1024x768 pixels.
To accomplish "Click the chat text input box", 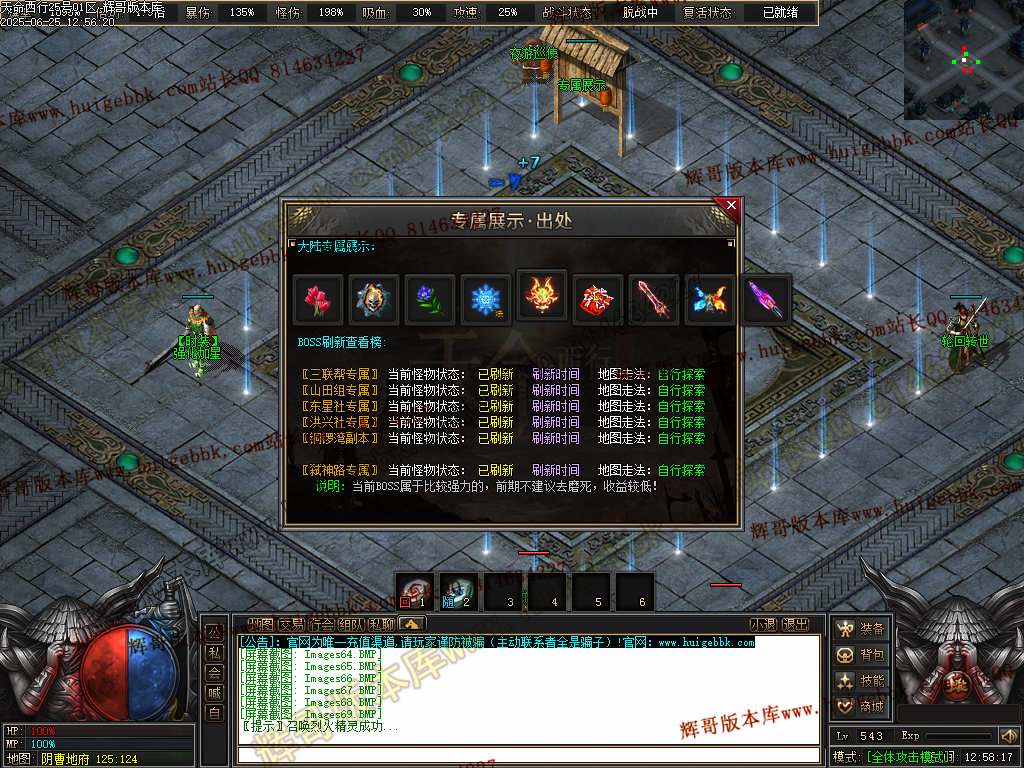I will click(x=528, y=754).
